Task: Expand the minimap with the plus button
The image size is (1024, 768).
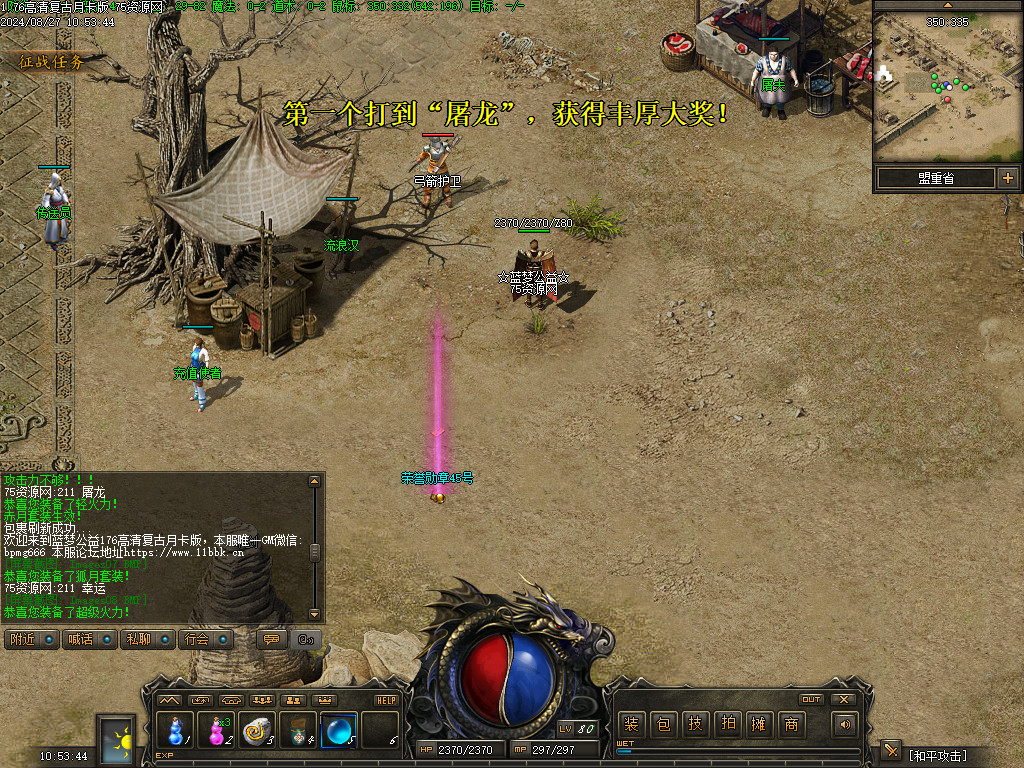Action: [1007, 178]
